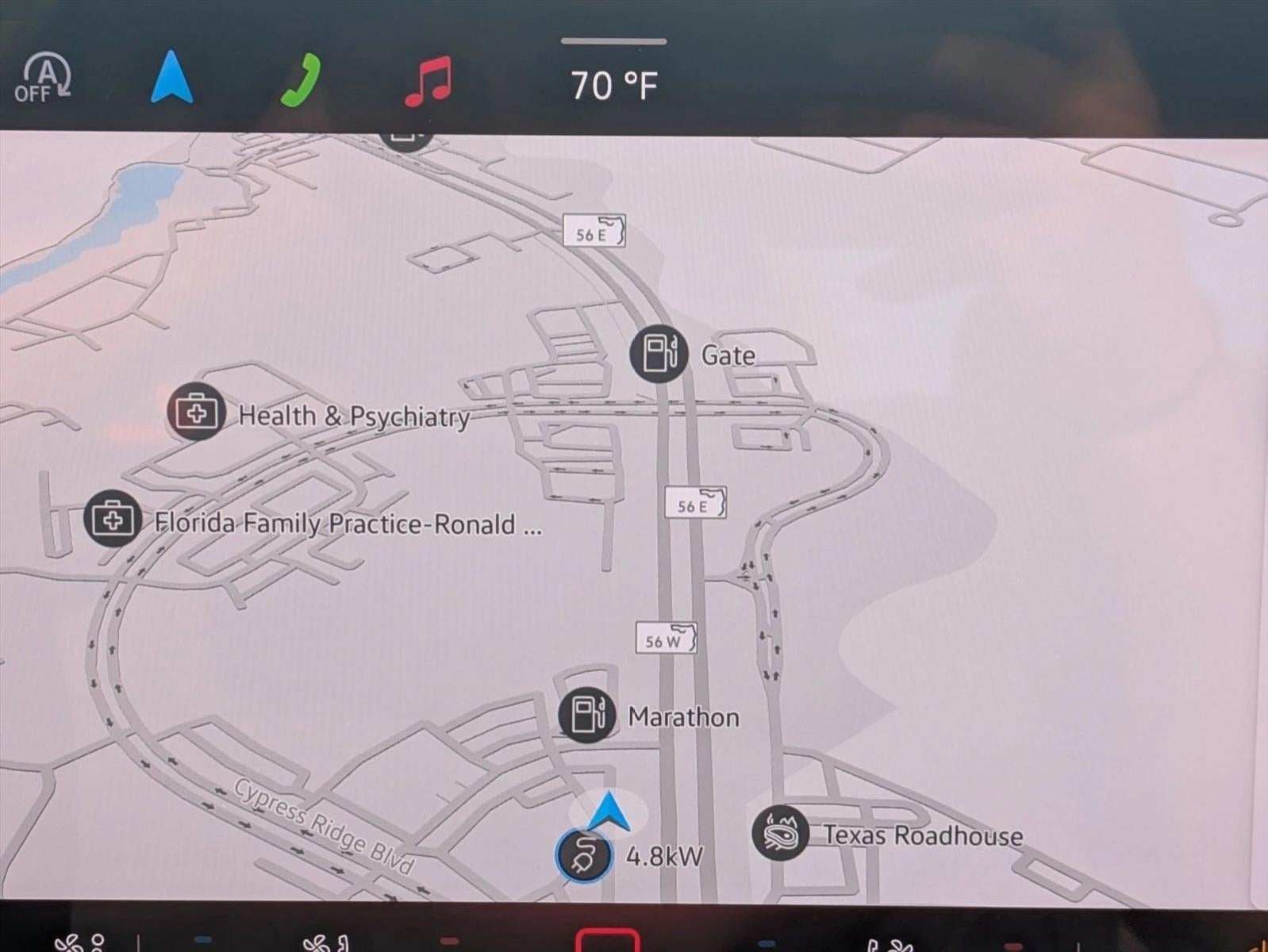Select the Florida Family Practice marker
The image size is (1268, 952).
pos(113,519)
